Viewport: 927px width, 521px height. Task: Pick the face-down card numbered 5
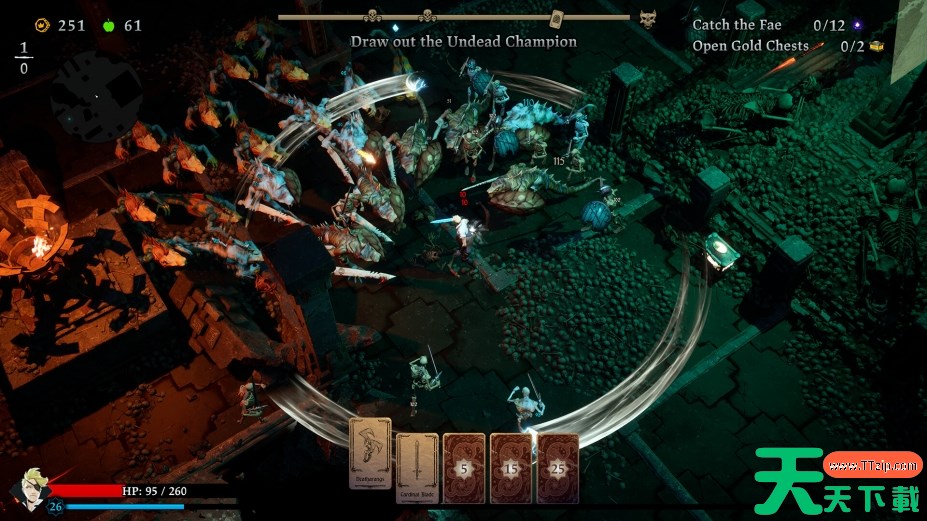(x=464, y=467)
